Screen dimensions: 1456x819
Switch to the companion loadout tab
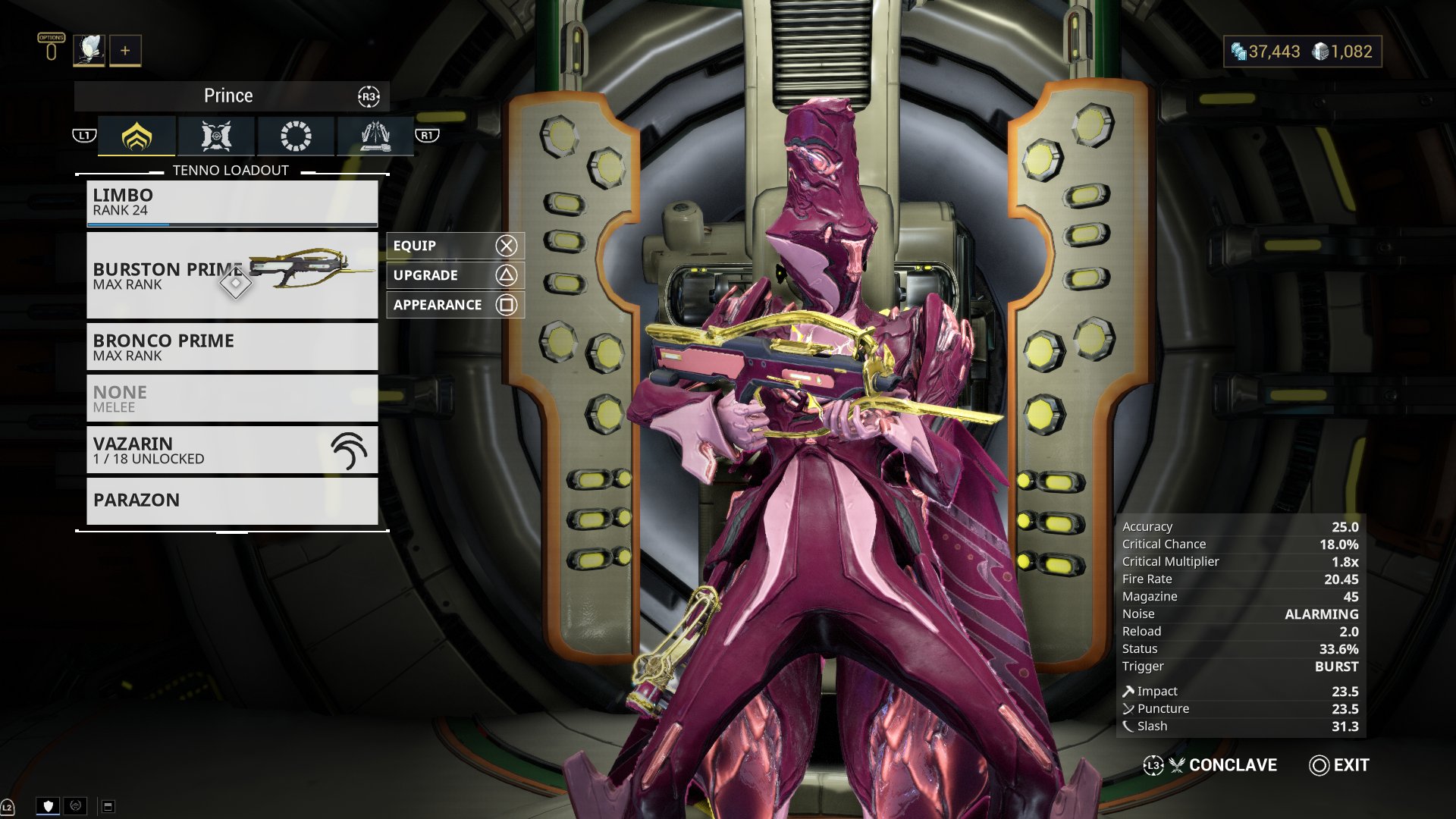(217, 136)
